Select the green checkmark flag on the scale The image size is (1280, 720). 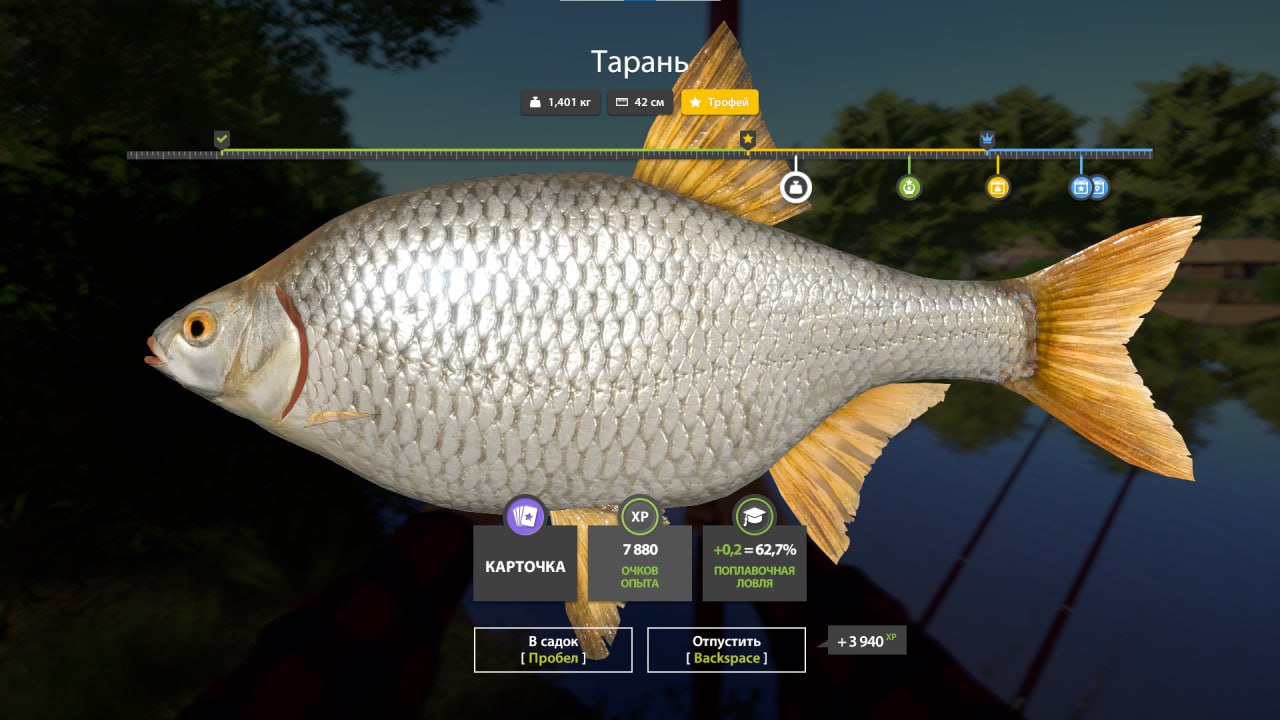click(x=222, y=139)
